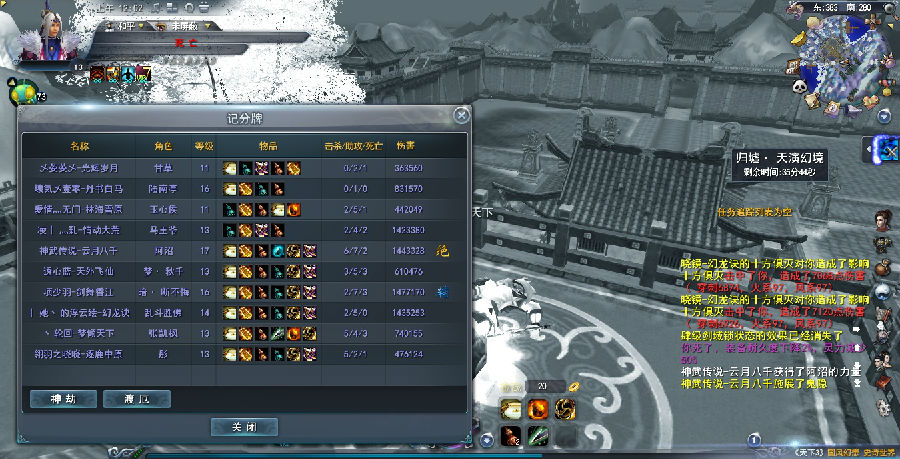The width and height of the screenshot is (900, 459).
Task: Sort by the 等级 column header
Action: pyautogui.click(x=204, y=146)
